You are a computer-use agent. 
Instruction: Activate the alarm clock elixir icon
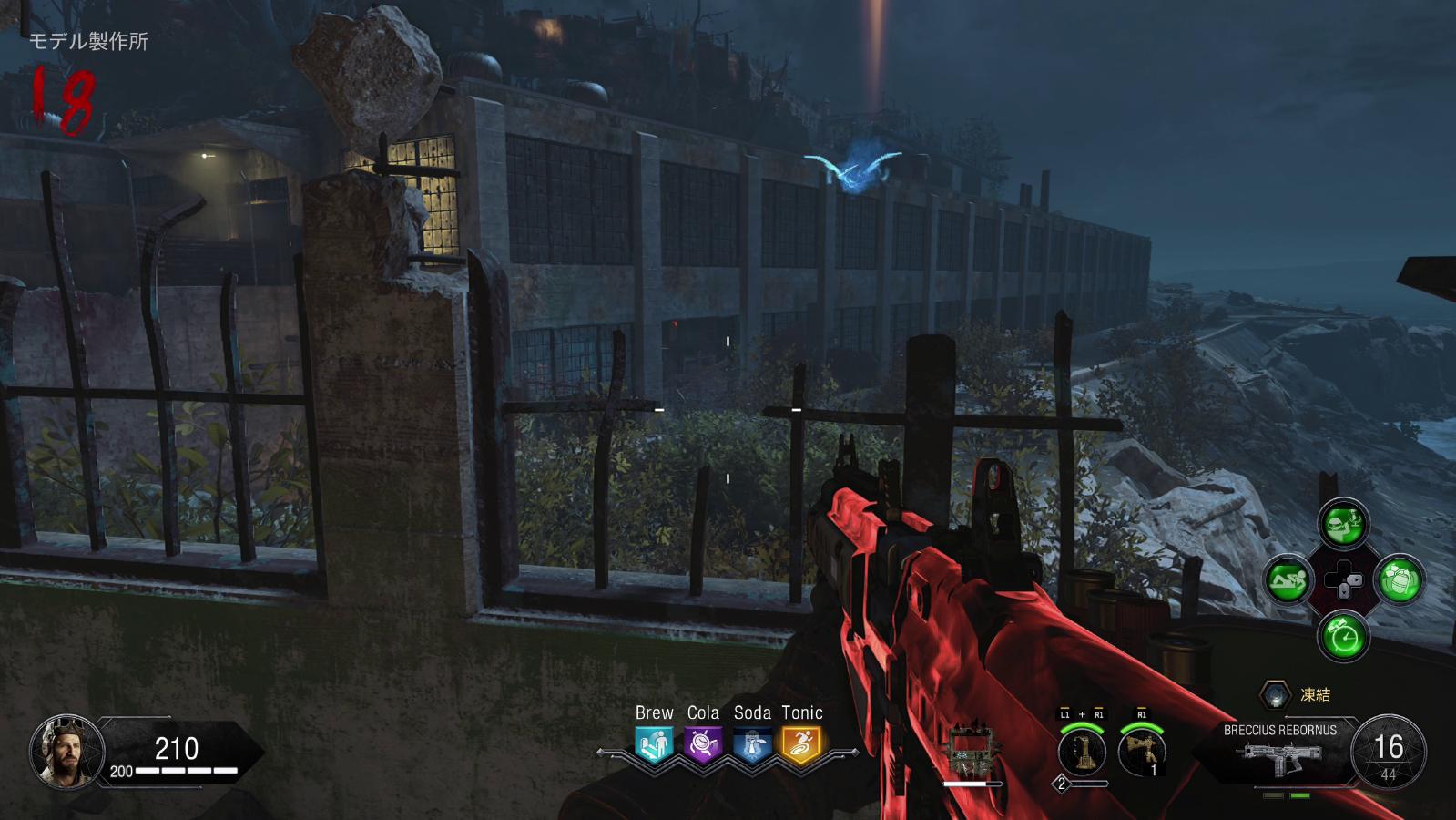pos(1343,635)
